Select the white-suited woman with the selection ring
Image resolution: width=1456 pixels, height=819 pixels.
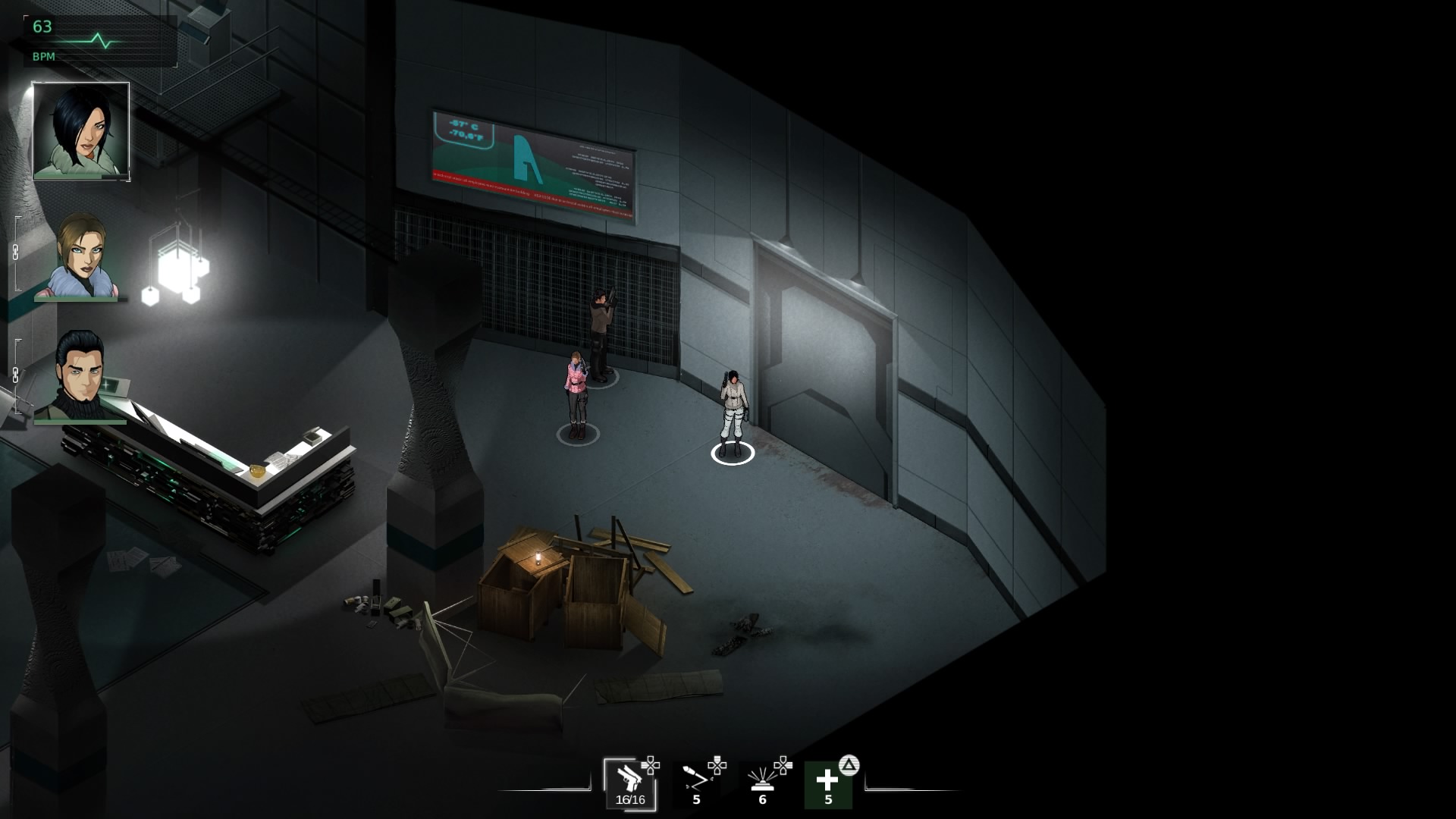[733, 413]
